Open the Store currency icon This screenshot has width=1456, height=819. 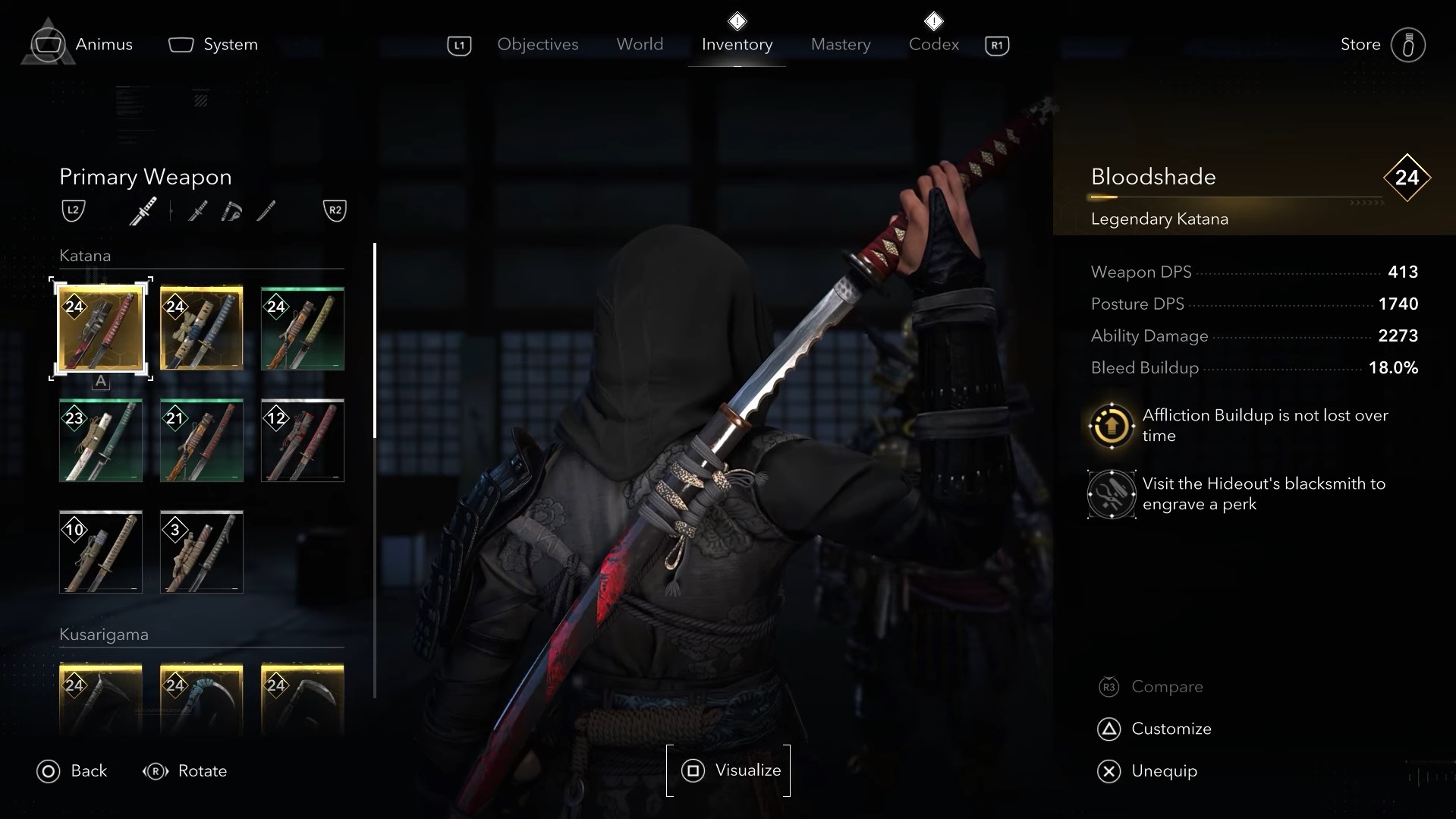1408,43
